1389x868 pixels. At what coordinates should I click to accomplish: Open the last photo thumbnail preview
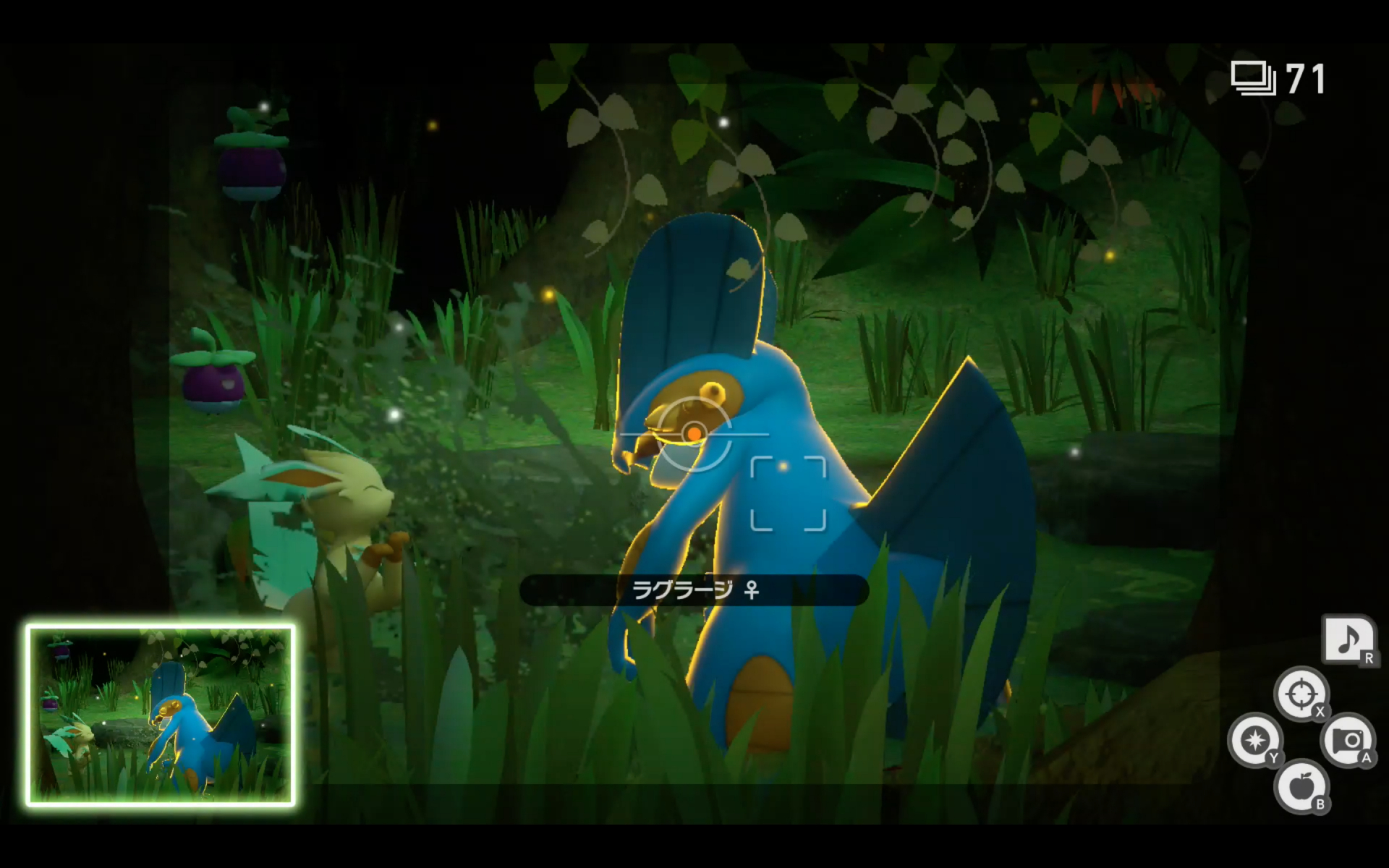[x=161, y=715]
